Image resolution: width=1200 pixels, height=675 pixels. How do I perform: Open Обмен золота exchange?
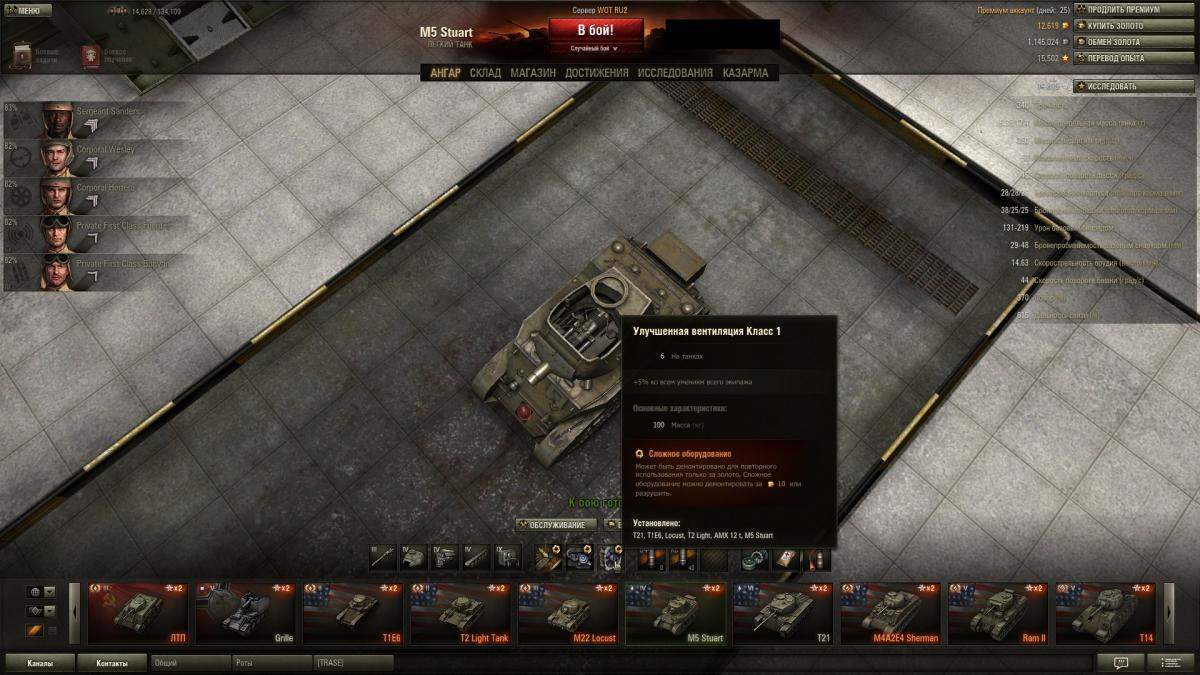point(1119,42)
